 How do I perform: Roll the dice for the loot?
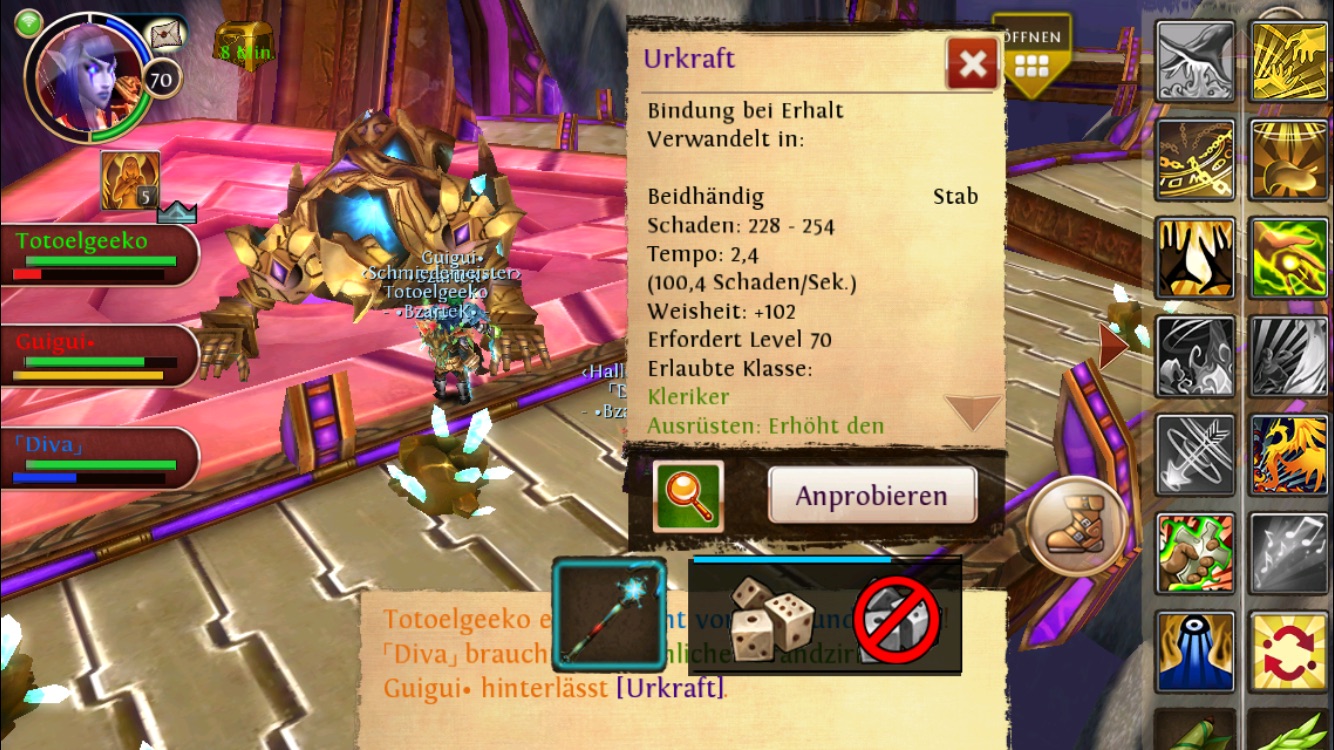[x=771, y=619]
